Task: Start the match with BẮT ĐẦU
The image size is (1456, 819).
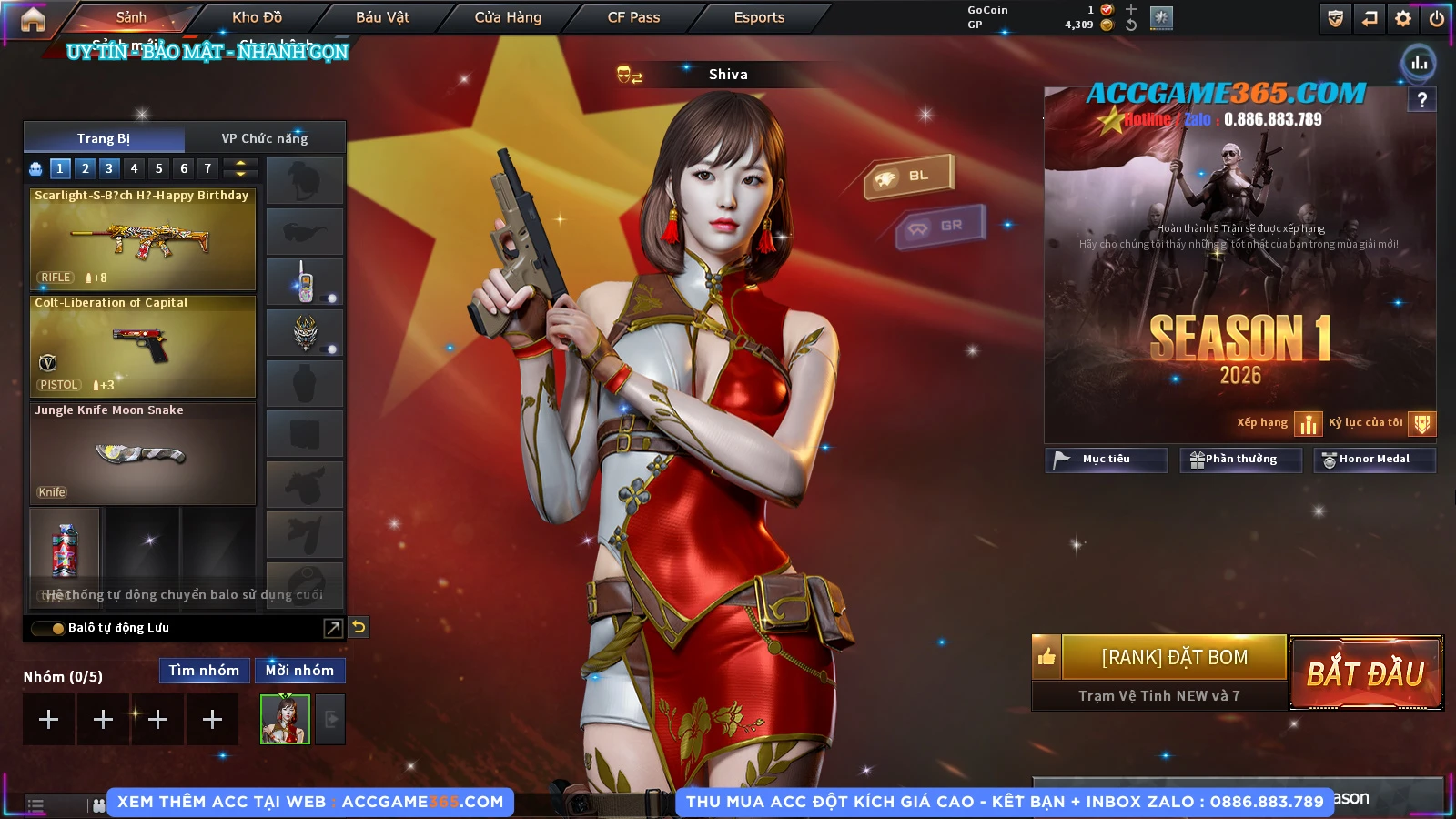Action: 1365,673
